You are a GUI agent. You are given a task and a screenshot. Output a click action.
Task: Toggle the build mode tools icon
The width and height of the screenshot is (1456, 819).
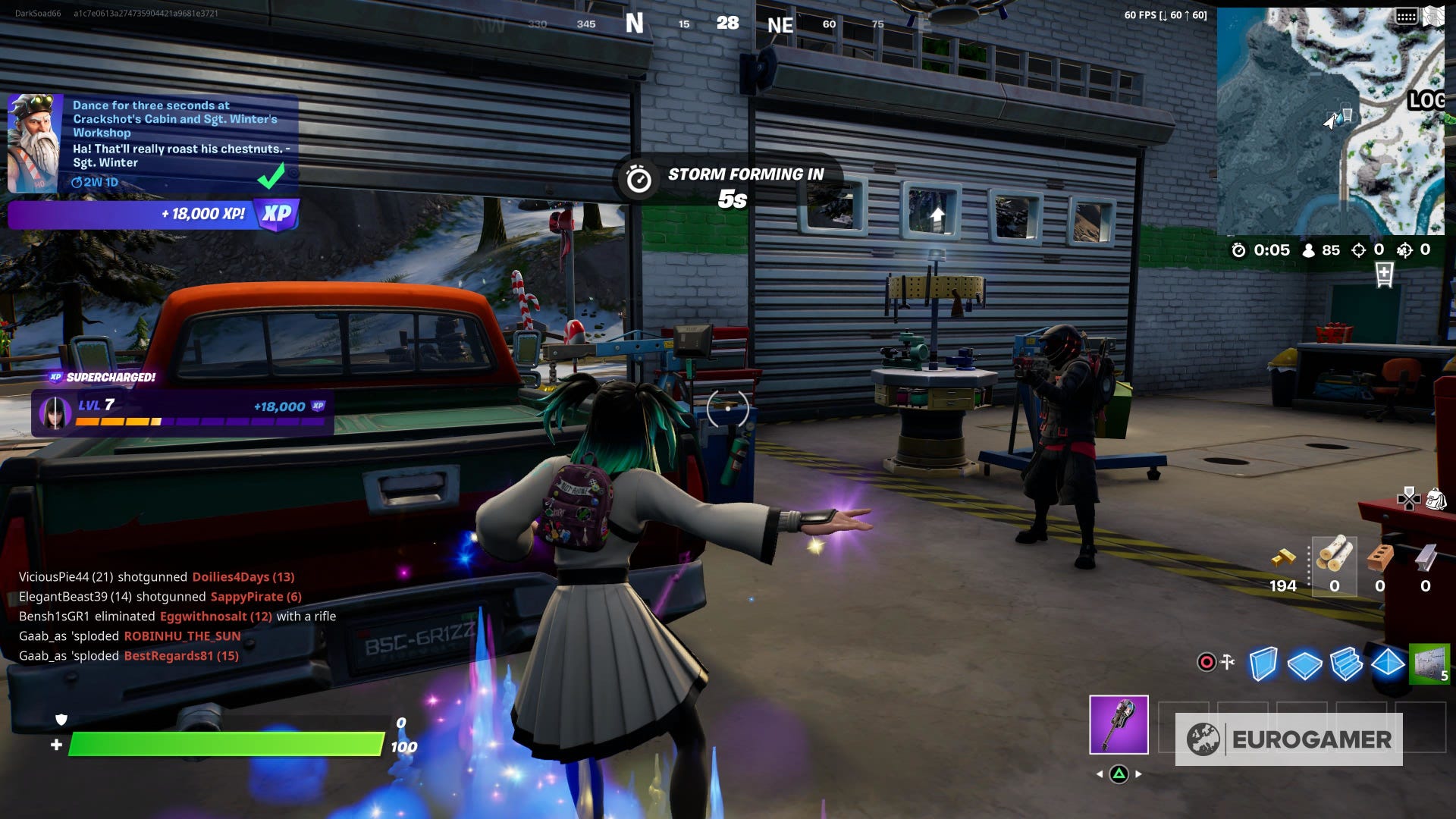[x=1216, y=662]
